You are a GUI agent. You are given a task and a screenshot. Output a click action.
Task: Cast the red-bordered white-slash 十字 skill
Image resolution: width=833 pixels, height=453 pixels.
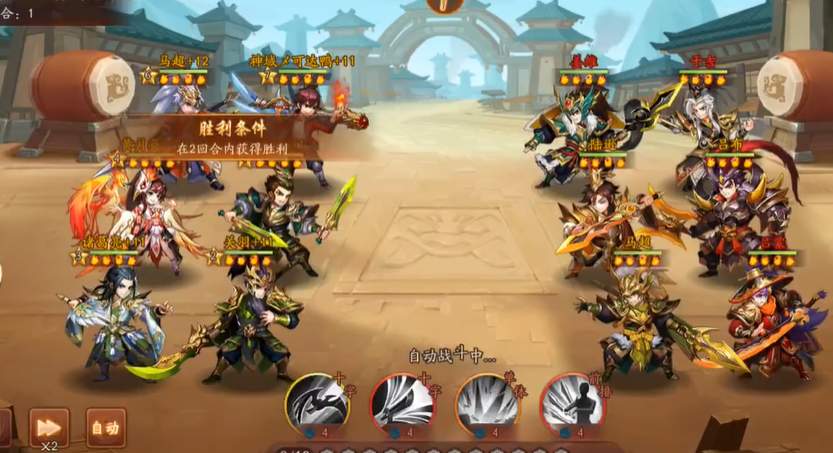pos(402,405)
